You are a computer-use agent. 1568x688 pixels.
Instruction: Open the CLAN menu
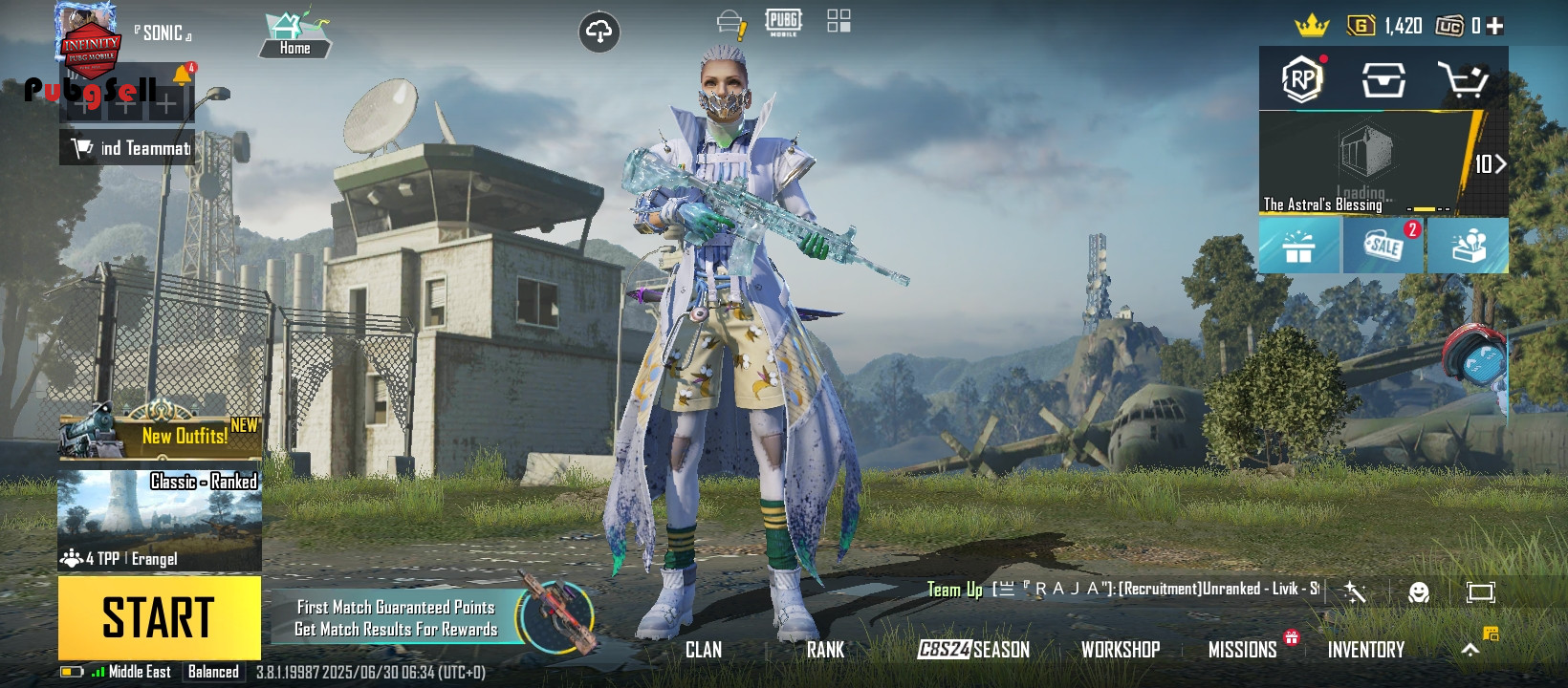tap(704, 650)
